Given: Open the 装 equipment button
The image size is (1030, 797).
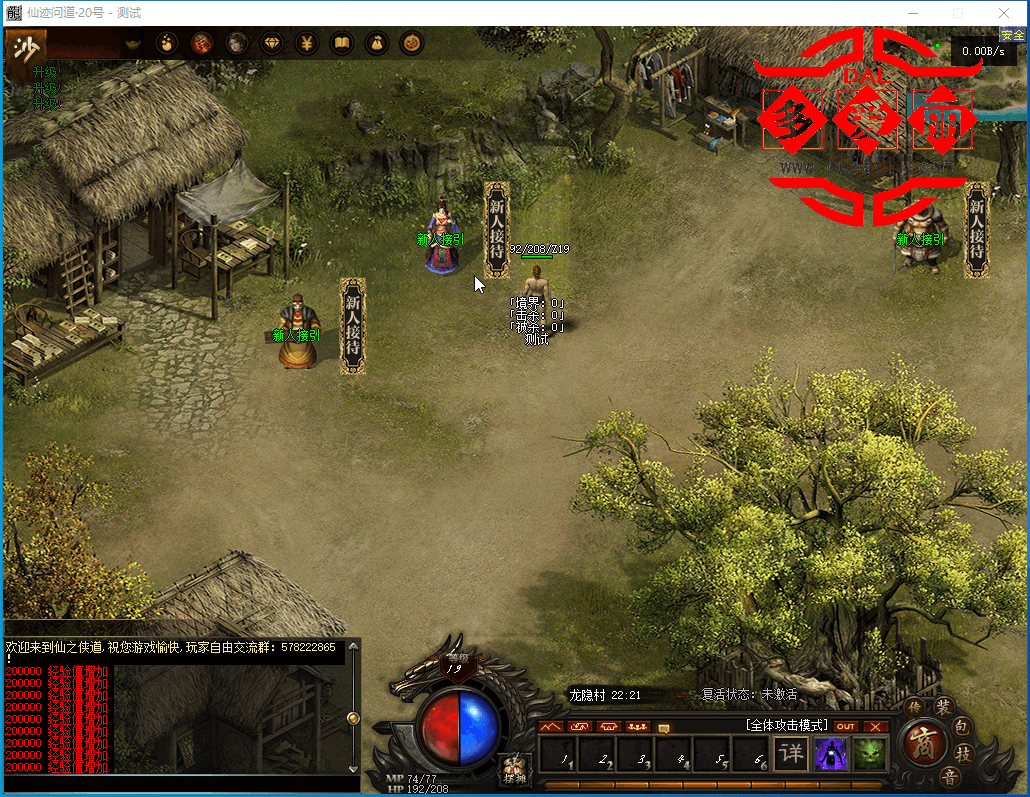Looking at the screenshot, I should click(943, 707).
